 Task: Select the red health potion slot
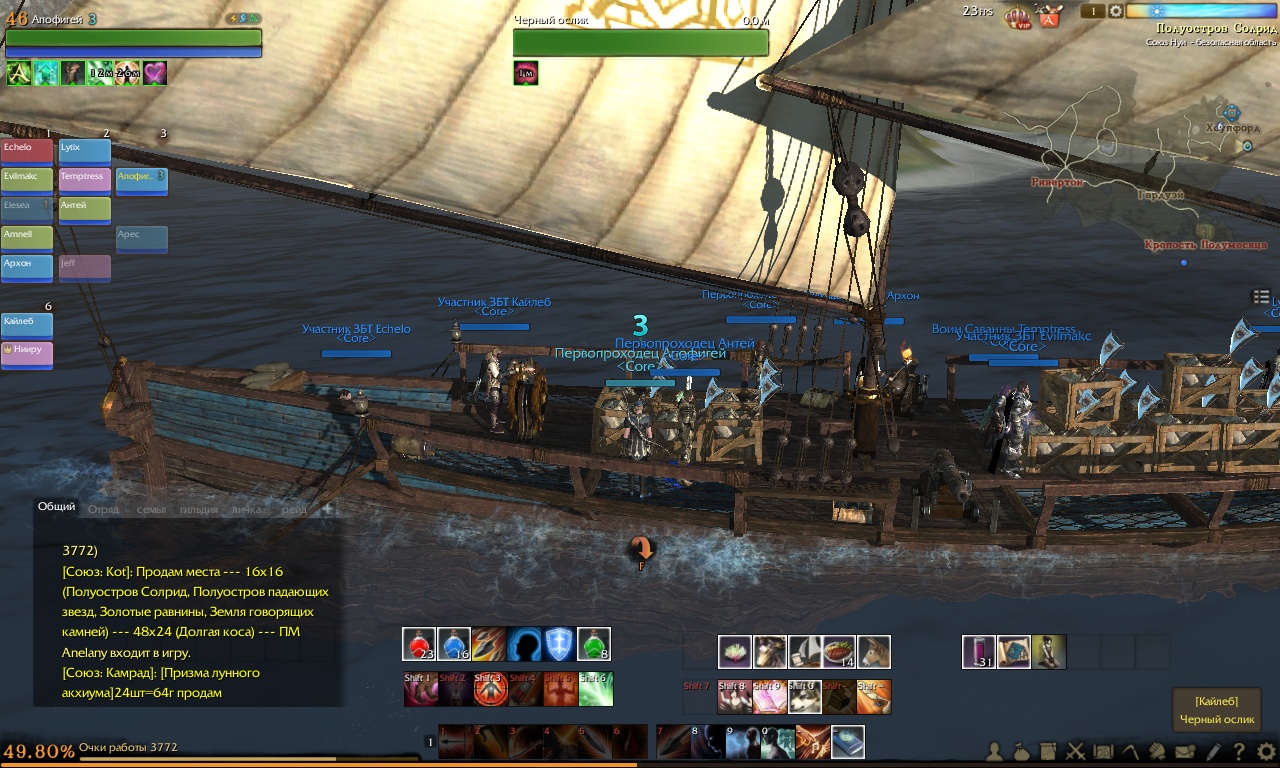click(419, 644)
